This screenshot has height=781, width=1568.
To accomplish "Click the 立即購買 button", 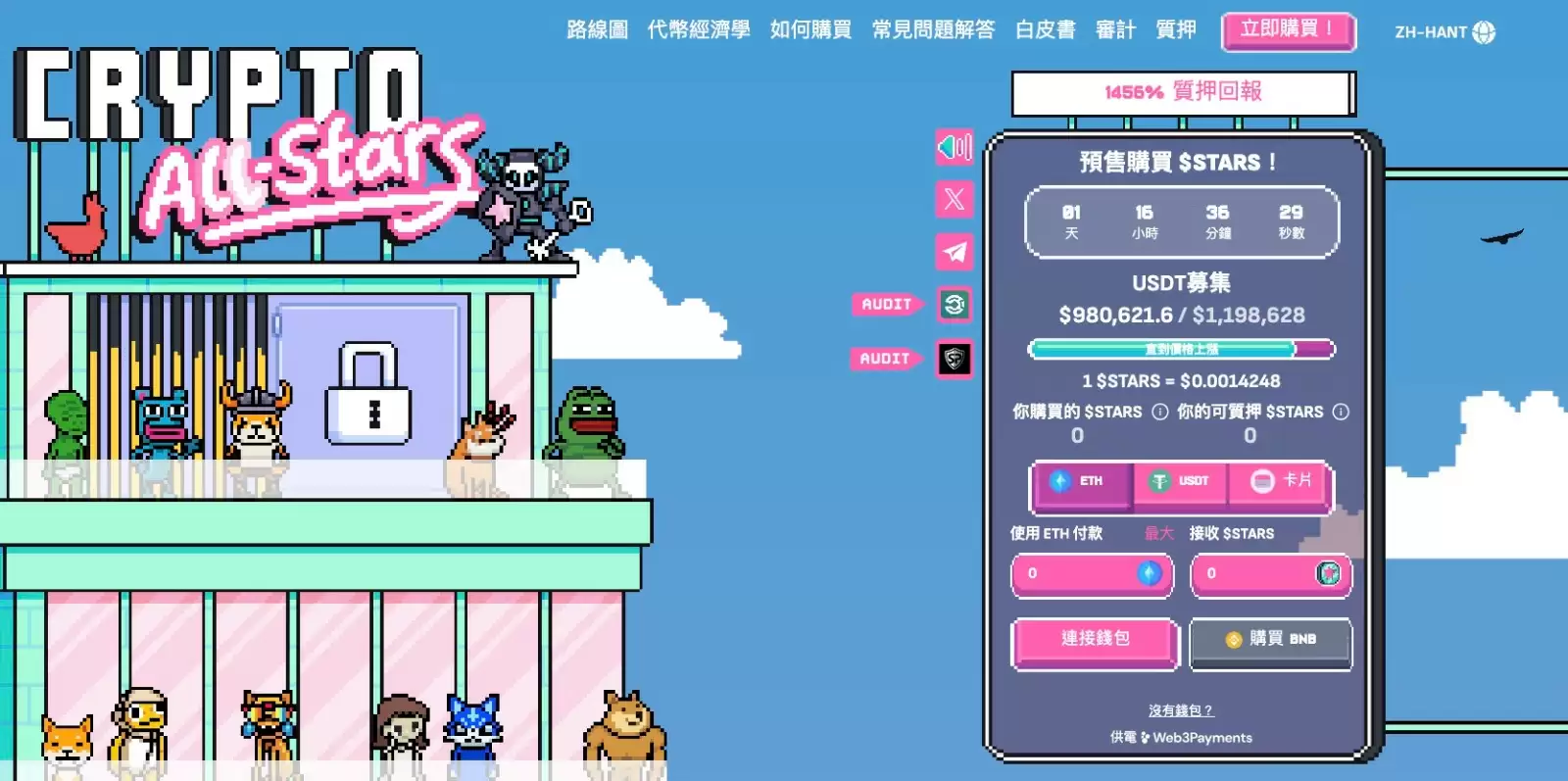I will 1287,30.
